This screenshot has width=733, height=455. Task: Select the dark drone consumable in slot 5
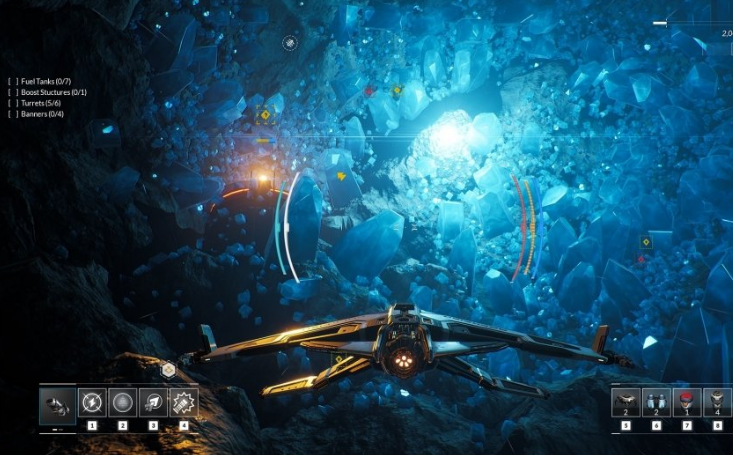click(626, 402)
